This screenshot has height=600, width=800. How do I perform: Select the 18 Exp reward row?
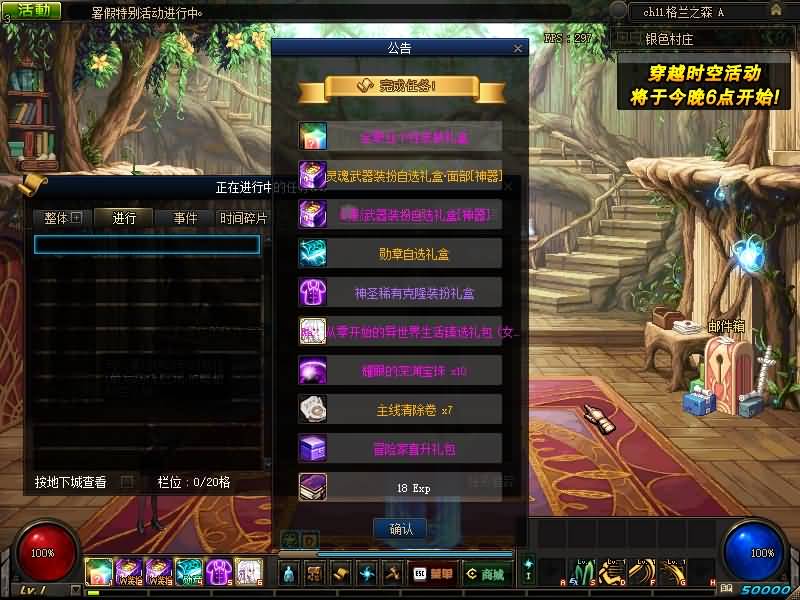click(x=400, y=487)
